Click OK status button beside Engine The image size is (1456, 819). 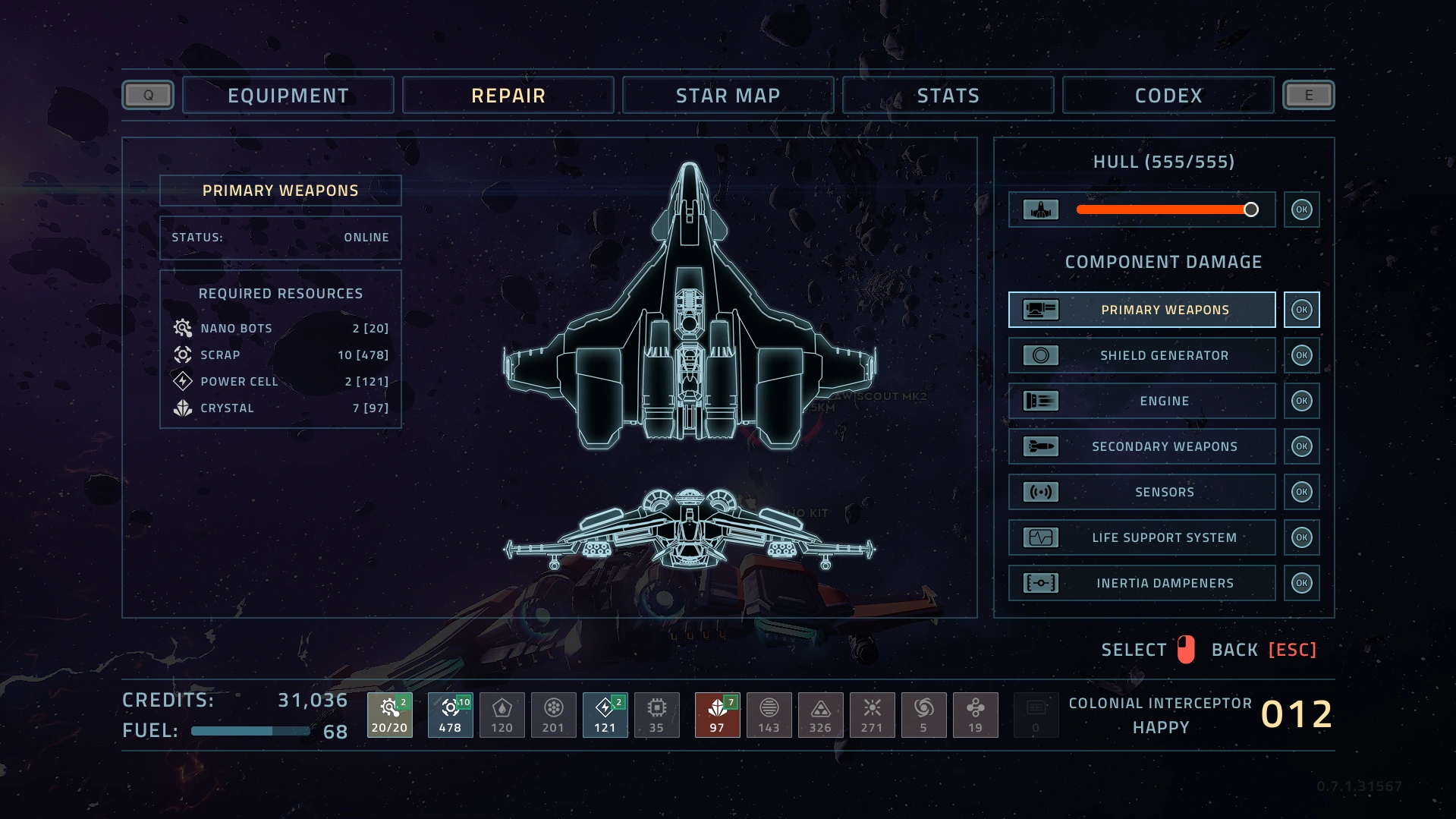pyautogui.click(x=1301, y=401)
